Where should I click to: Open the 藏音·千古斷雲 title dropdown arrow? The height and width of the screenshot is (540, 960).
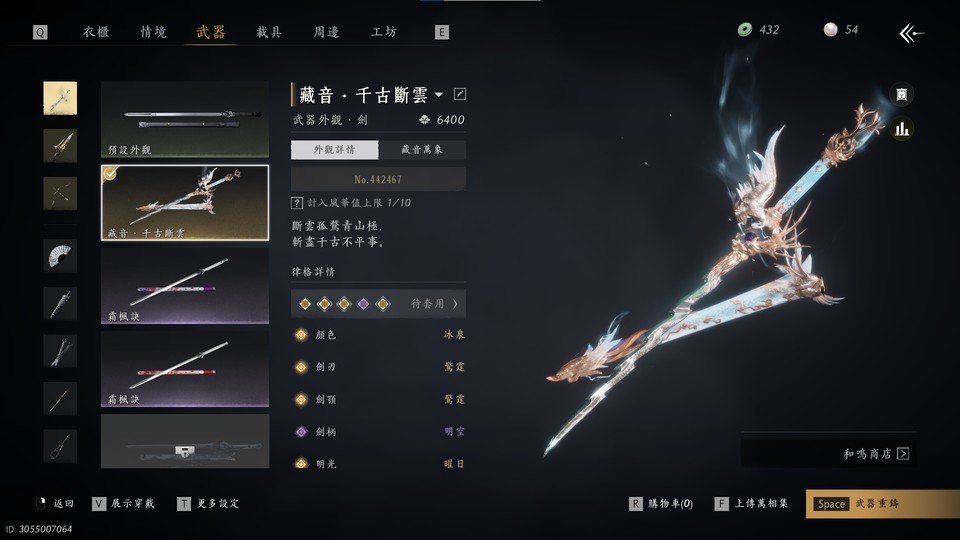click(439, 95)
